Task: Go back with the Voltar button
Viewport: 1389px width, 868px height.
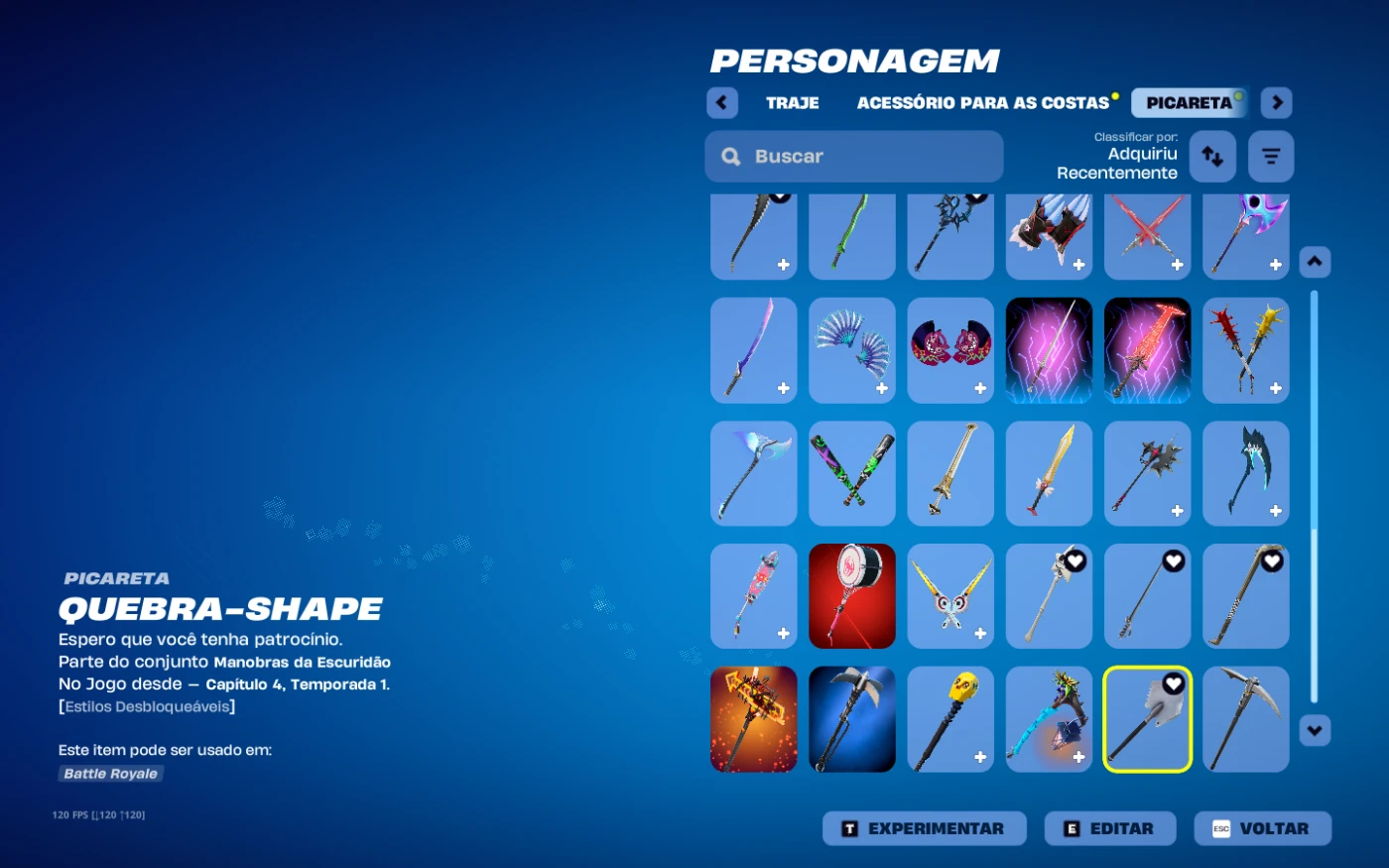Action: 1262,828
